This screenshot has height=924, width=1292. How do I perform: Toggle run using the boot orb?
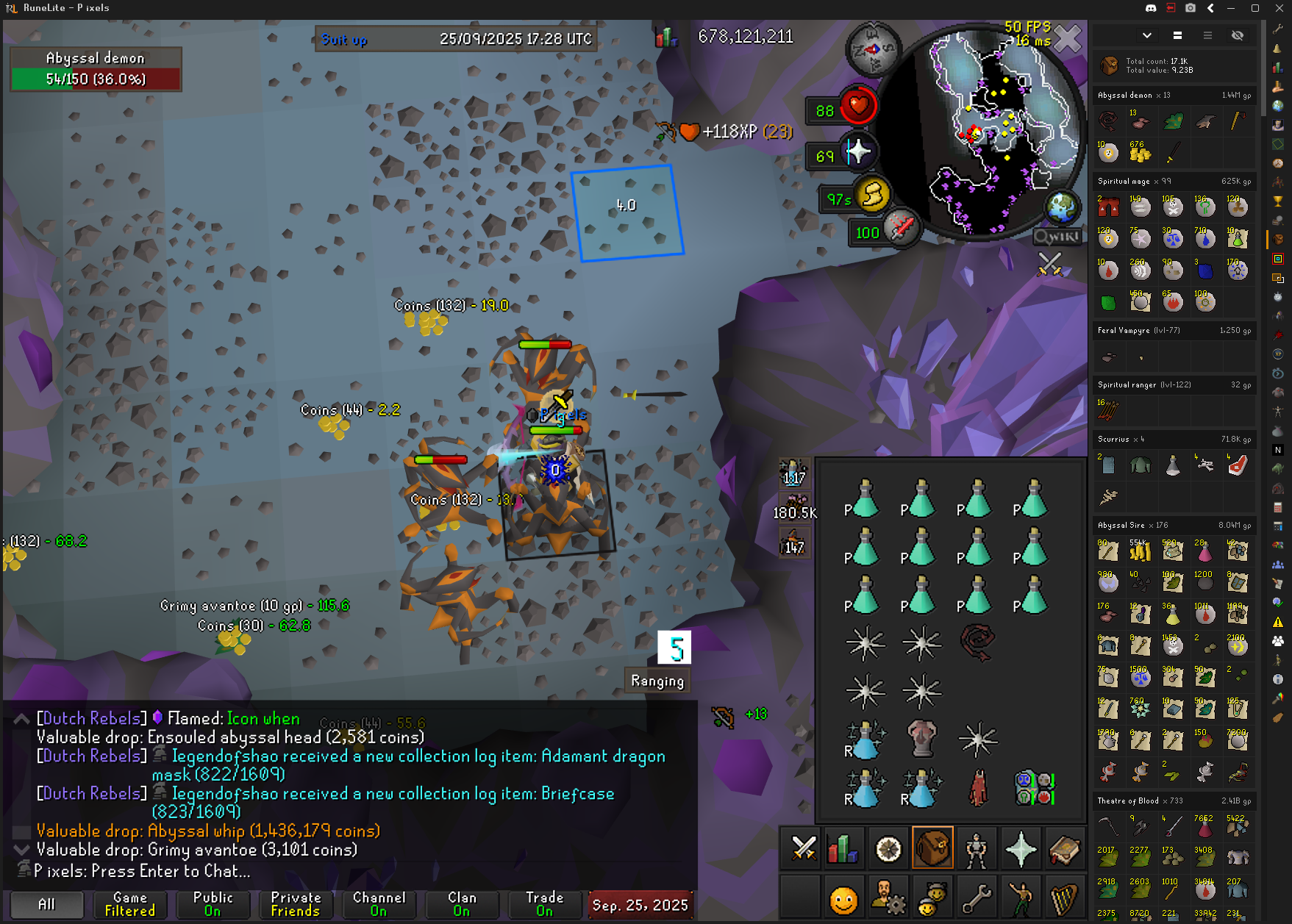point(873,195)
